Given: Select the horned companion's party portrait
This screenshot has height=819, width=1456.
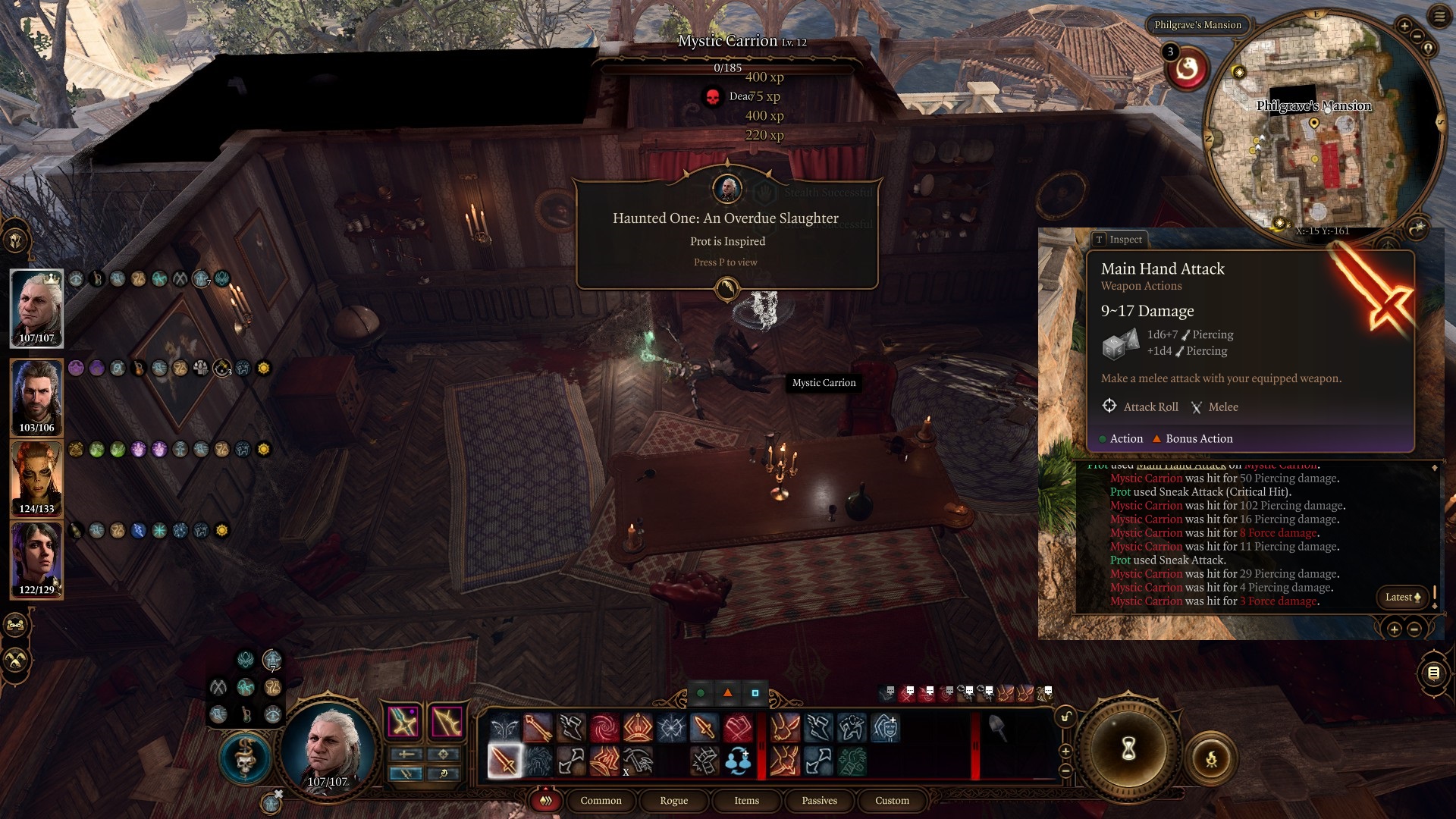Looking at the screenshot, I should click(x=36, y=478).
